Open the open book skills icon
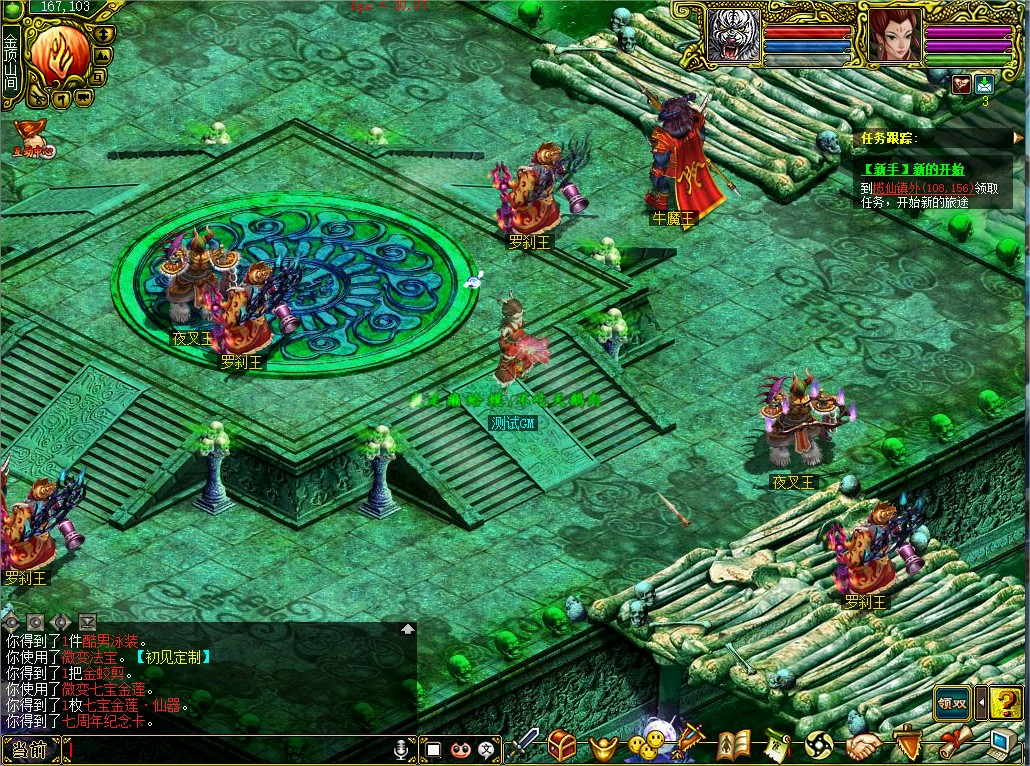Image resolution: width=1030 pixels, height=766 pixels. coord(734,745)
